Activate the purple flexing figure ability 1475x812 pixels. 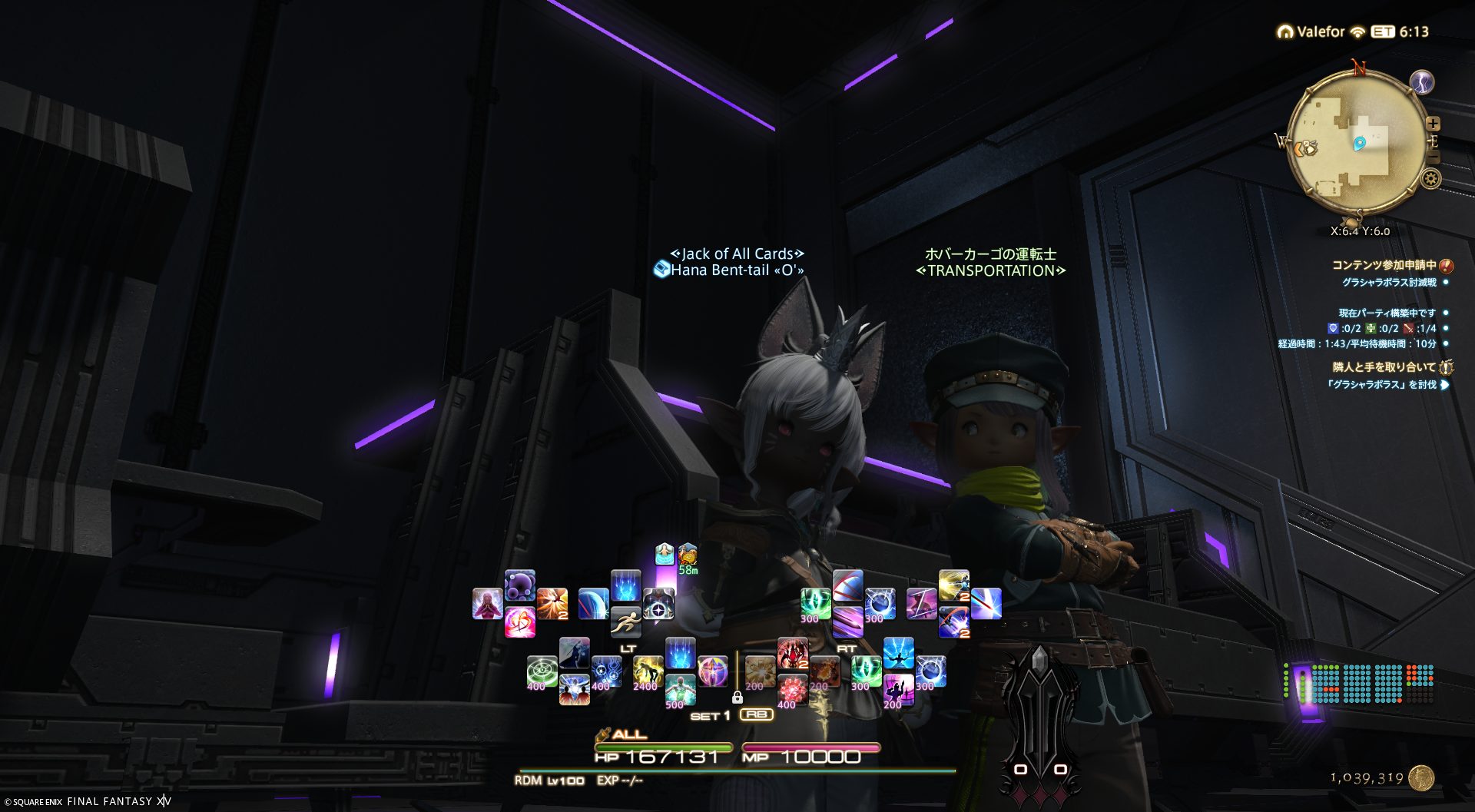coord(897,689)
